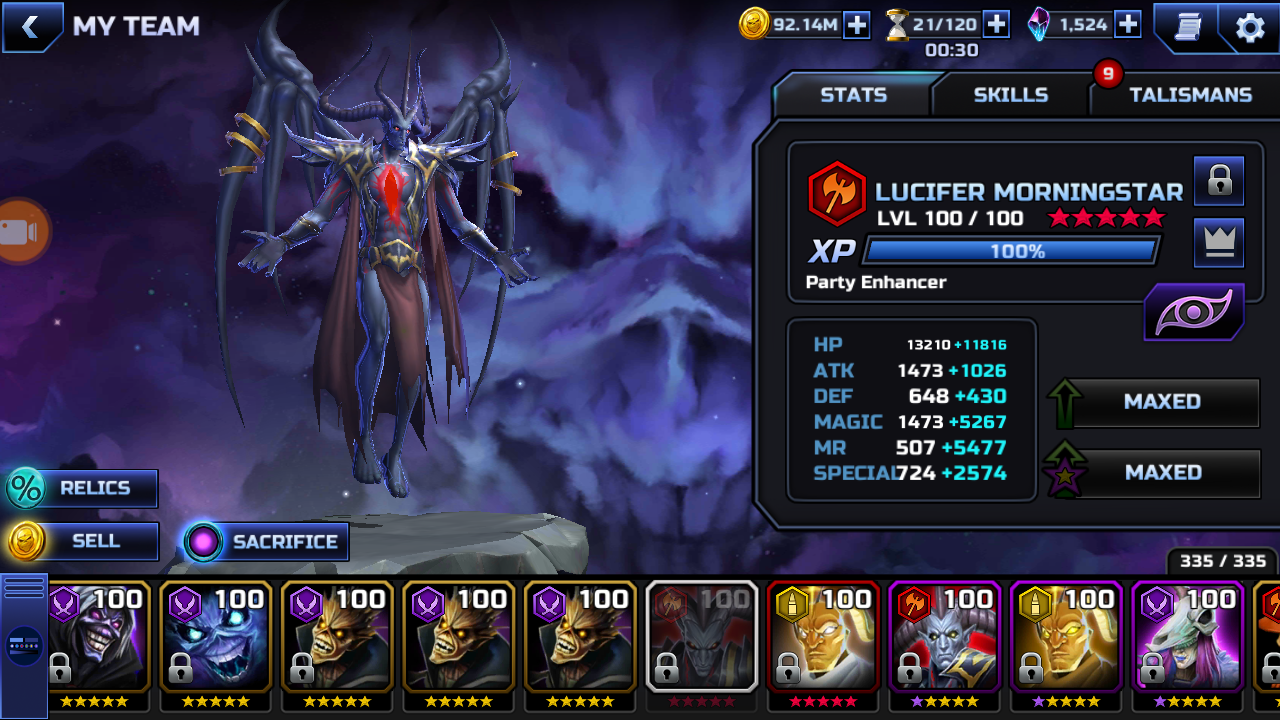Switch to the Skills tab

point(1010,95)
